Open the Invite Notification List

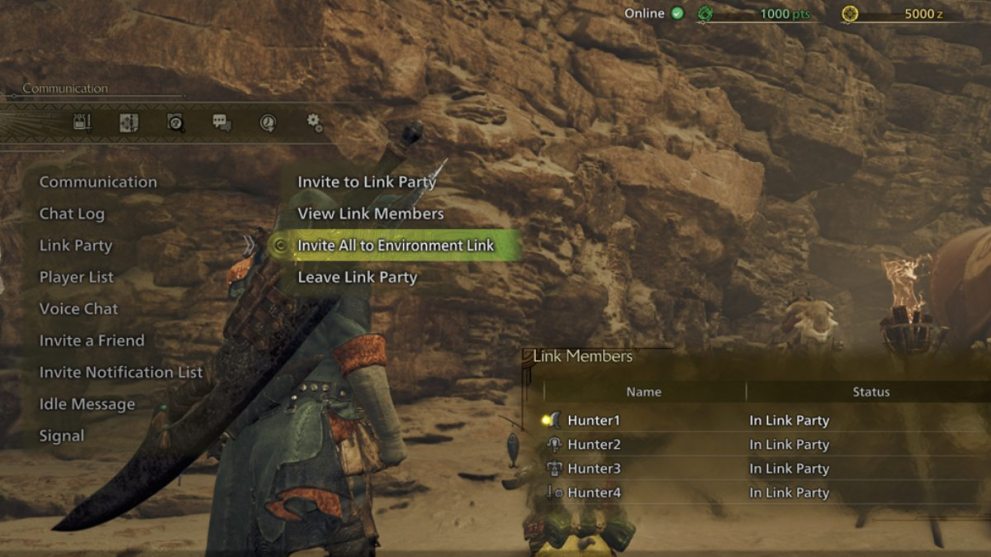click(x=121, y=372)
